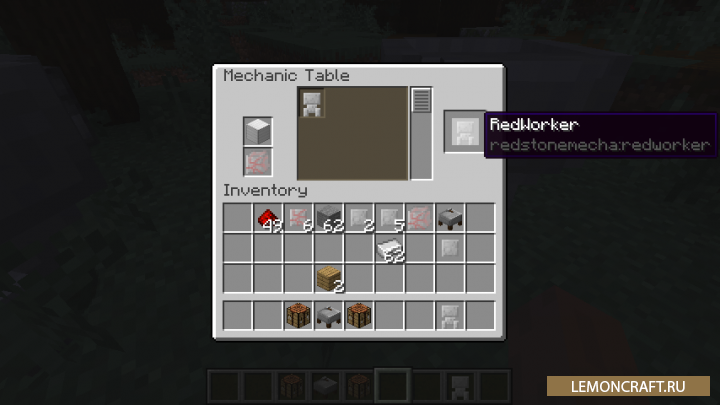Click the recipe list scrollbar handle
Viewport: 720px width, 405px height.
421,101
